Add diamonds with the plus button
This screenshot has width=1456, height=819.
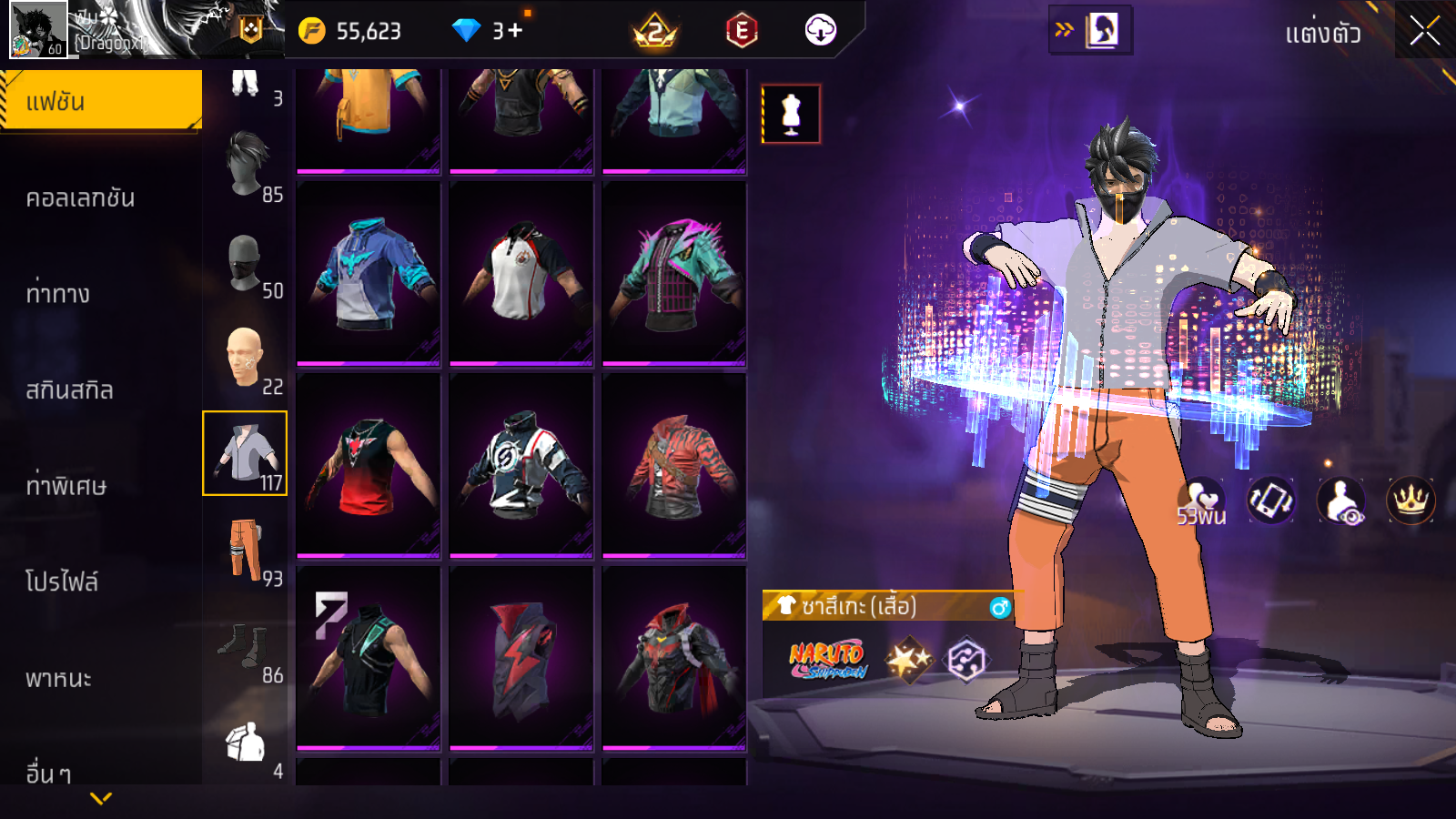click(516, 31)
